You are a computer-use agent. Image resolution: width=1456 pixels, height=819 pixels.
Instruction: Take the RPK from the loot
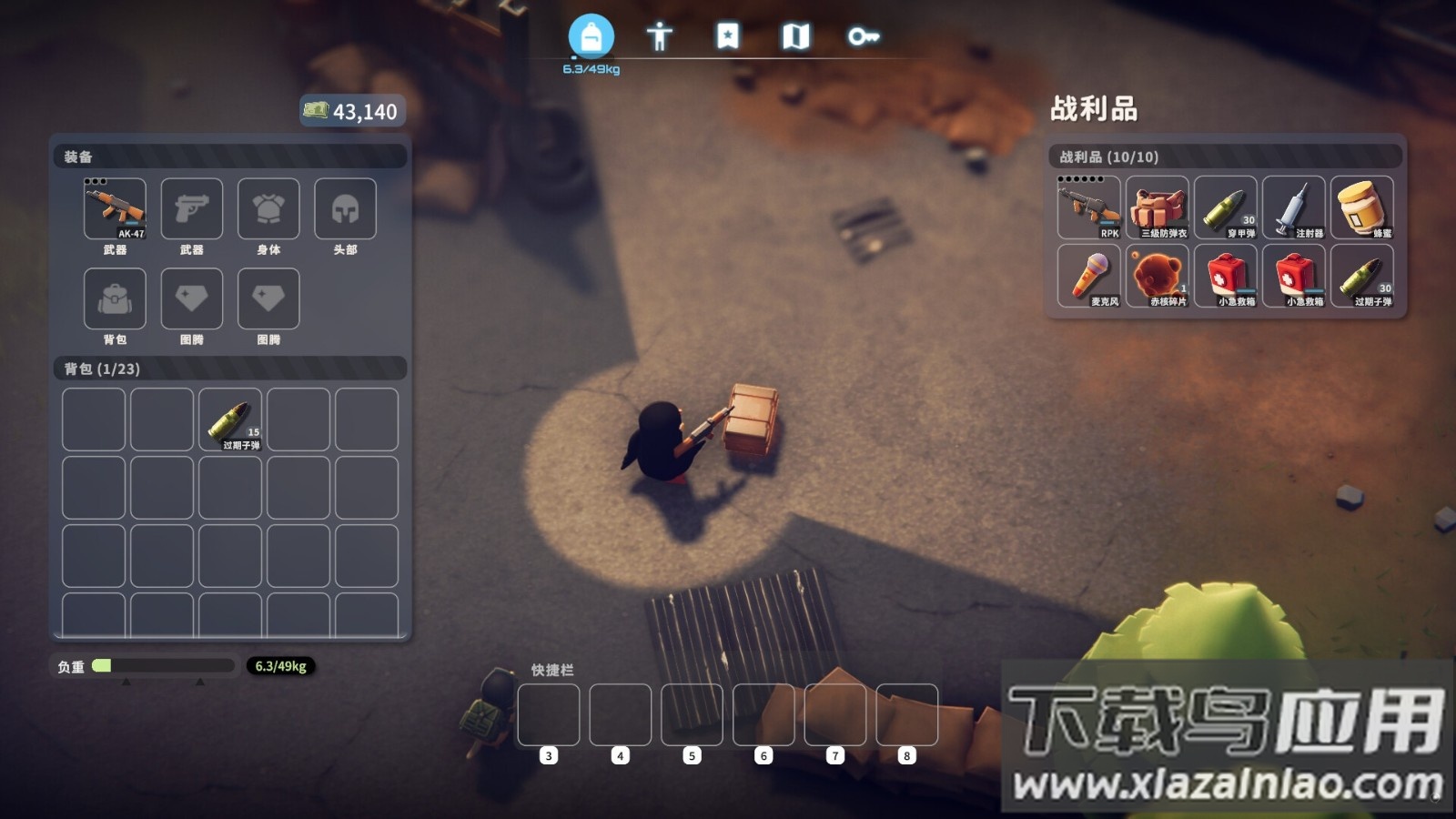click(x=1088, y=207)
